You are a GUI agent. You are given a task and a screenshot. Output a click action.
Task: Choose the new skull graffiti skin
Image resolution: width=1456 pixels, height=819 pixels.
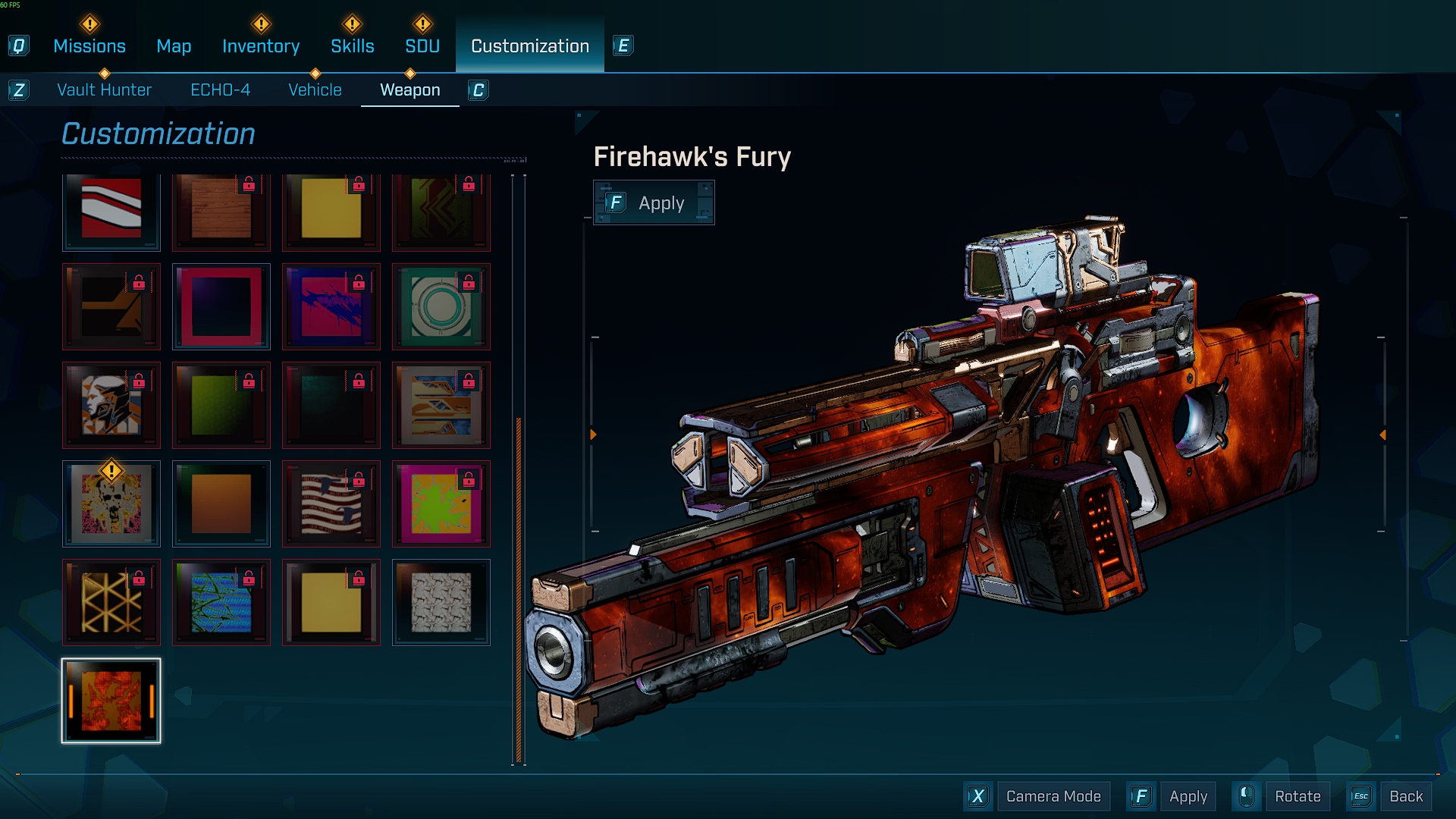111,504
